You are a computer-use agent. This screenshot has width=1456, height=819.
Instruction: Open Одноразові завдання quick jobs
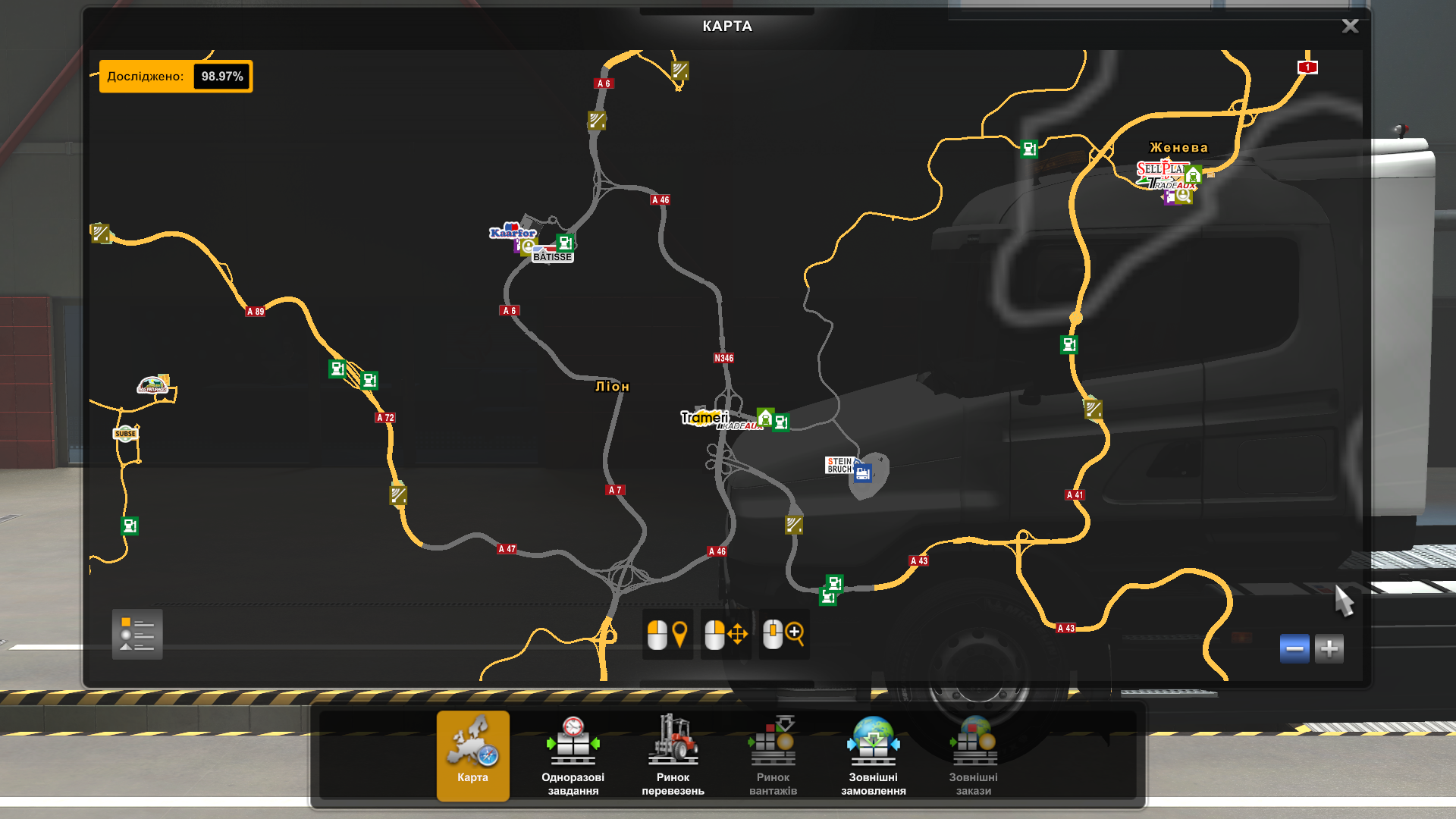[x=573, y=755]
